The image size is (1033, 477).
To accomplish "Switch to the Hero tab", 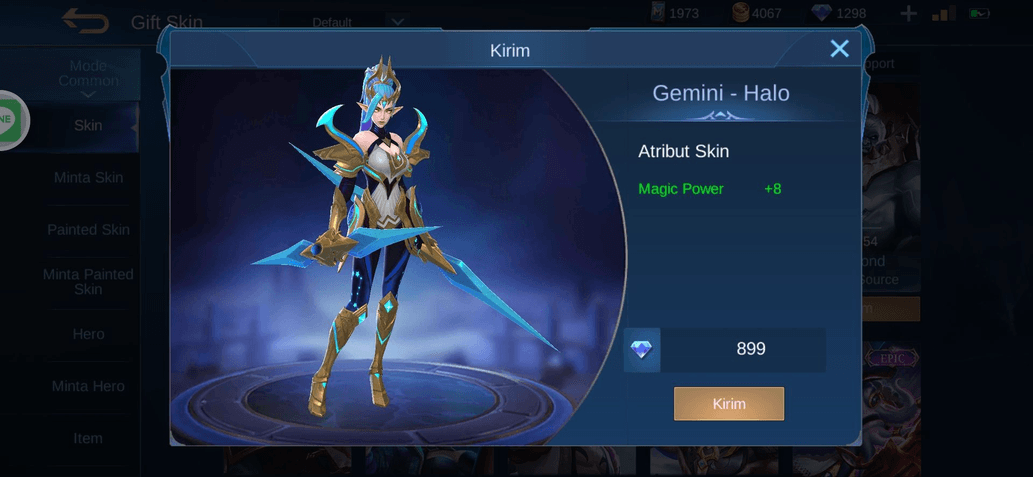I will tap(88, 334).
